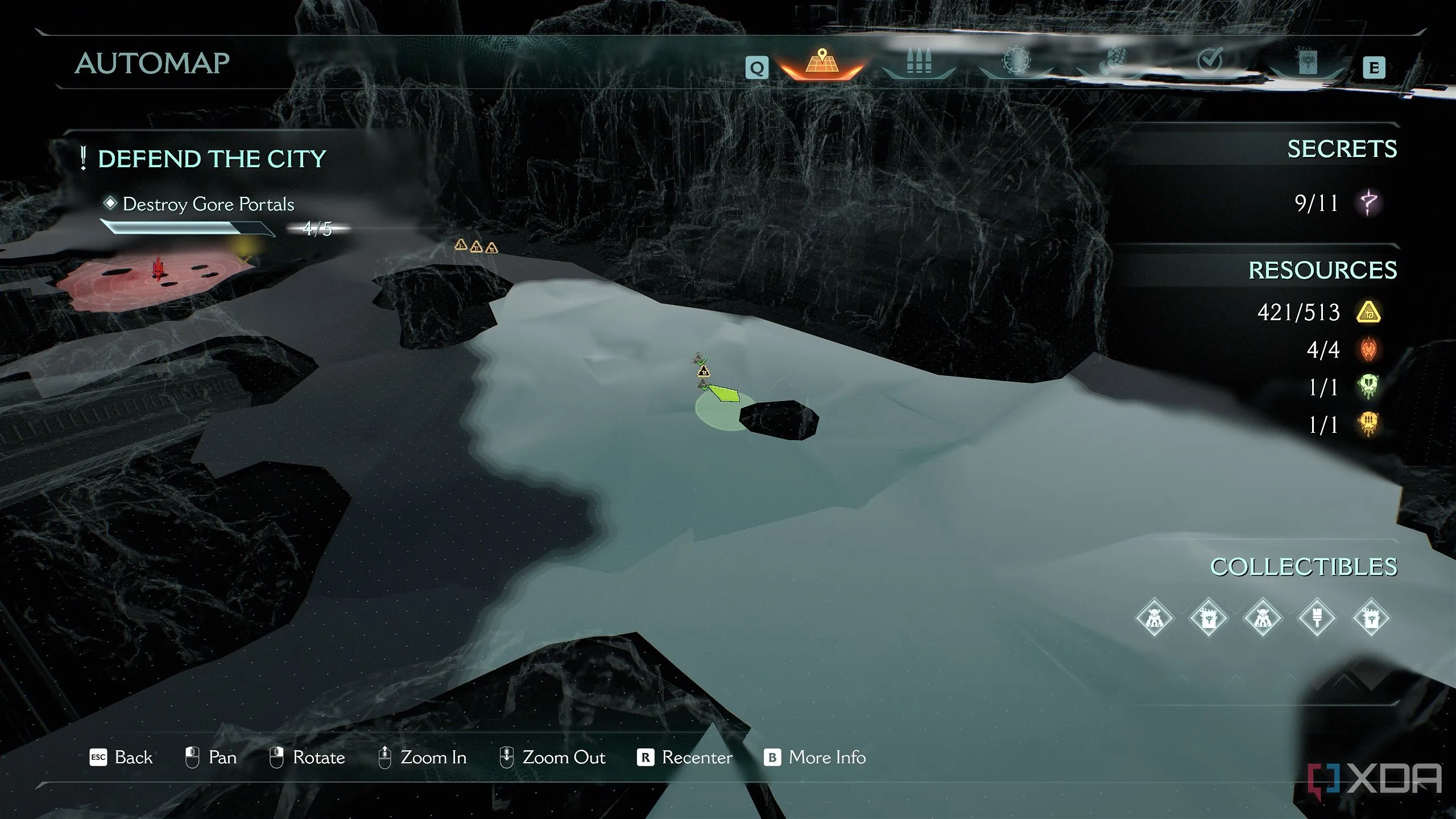Recenter the map view

tap(685, 758)
